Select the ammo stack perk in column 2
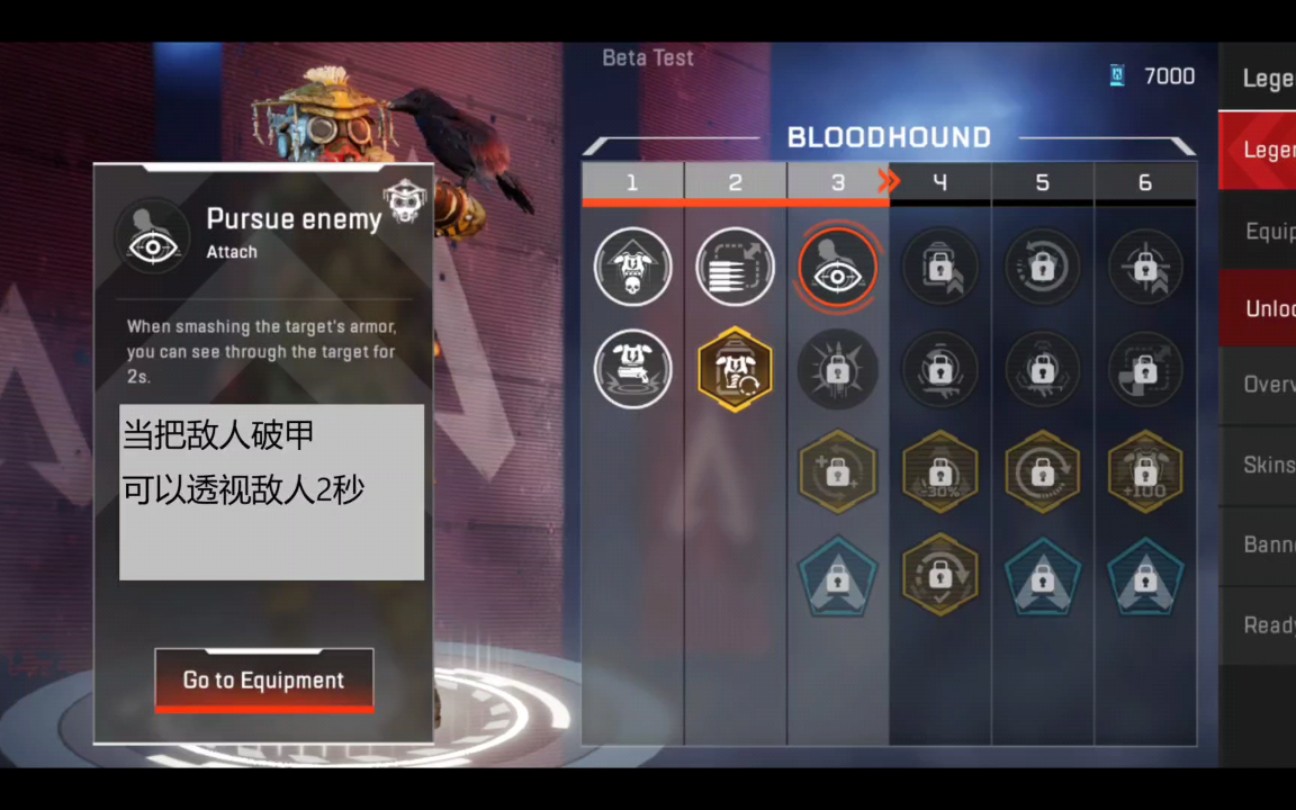The width and height of the screenshot is (1296, 810). coord(735,267)
